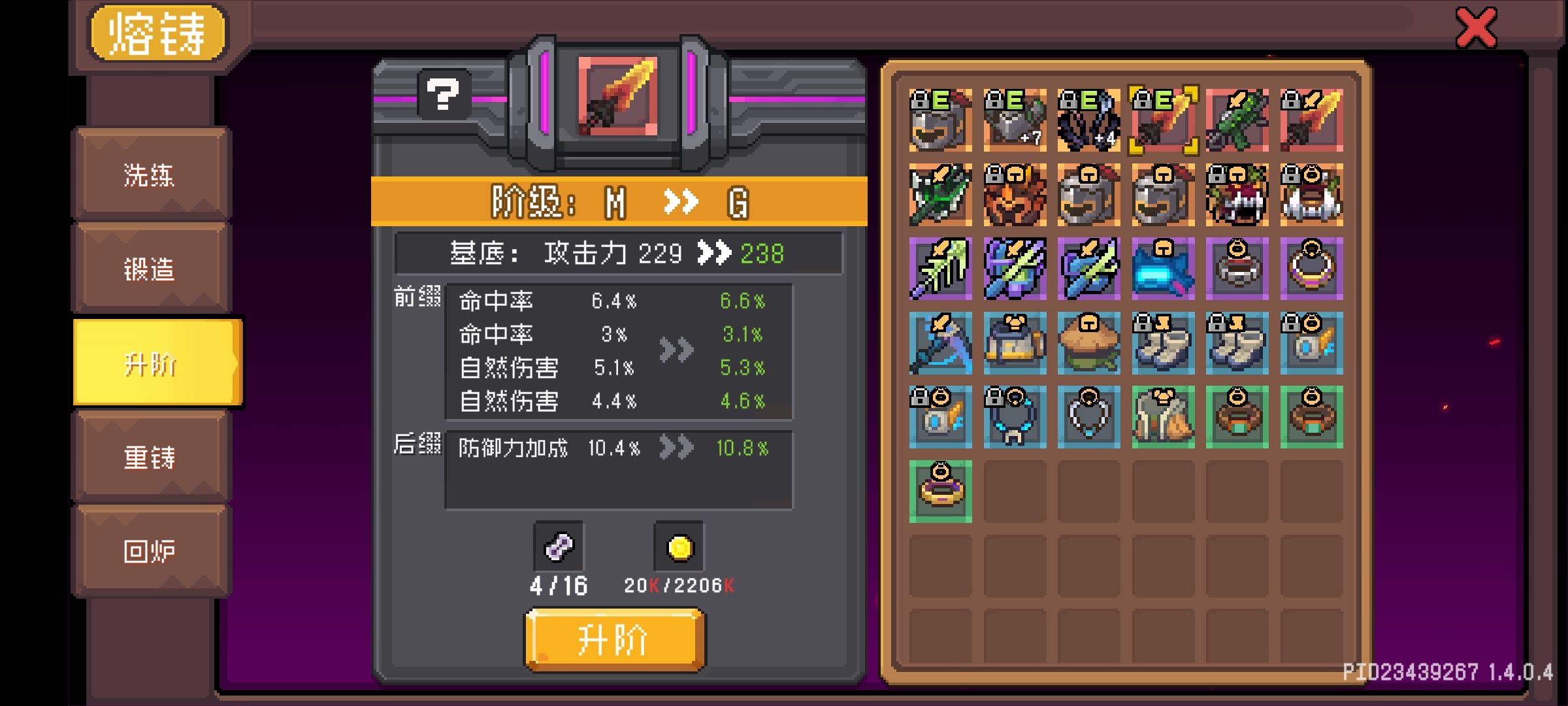Select the fanged monster mouth item
This screenshot has width=1568, height=706.
point(1237,196)
